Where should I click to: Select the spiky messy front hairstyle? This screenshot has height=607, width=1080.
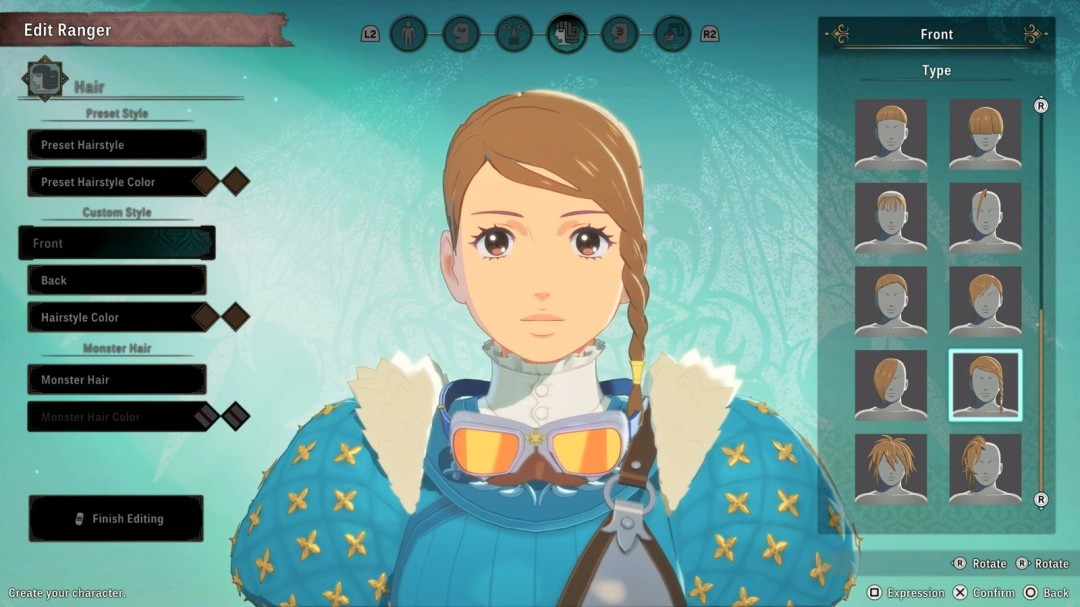(891, 469)
